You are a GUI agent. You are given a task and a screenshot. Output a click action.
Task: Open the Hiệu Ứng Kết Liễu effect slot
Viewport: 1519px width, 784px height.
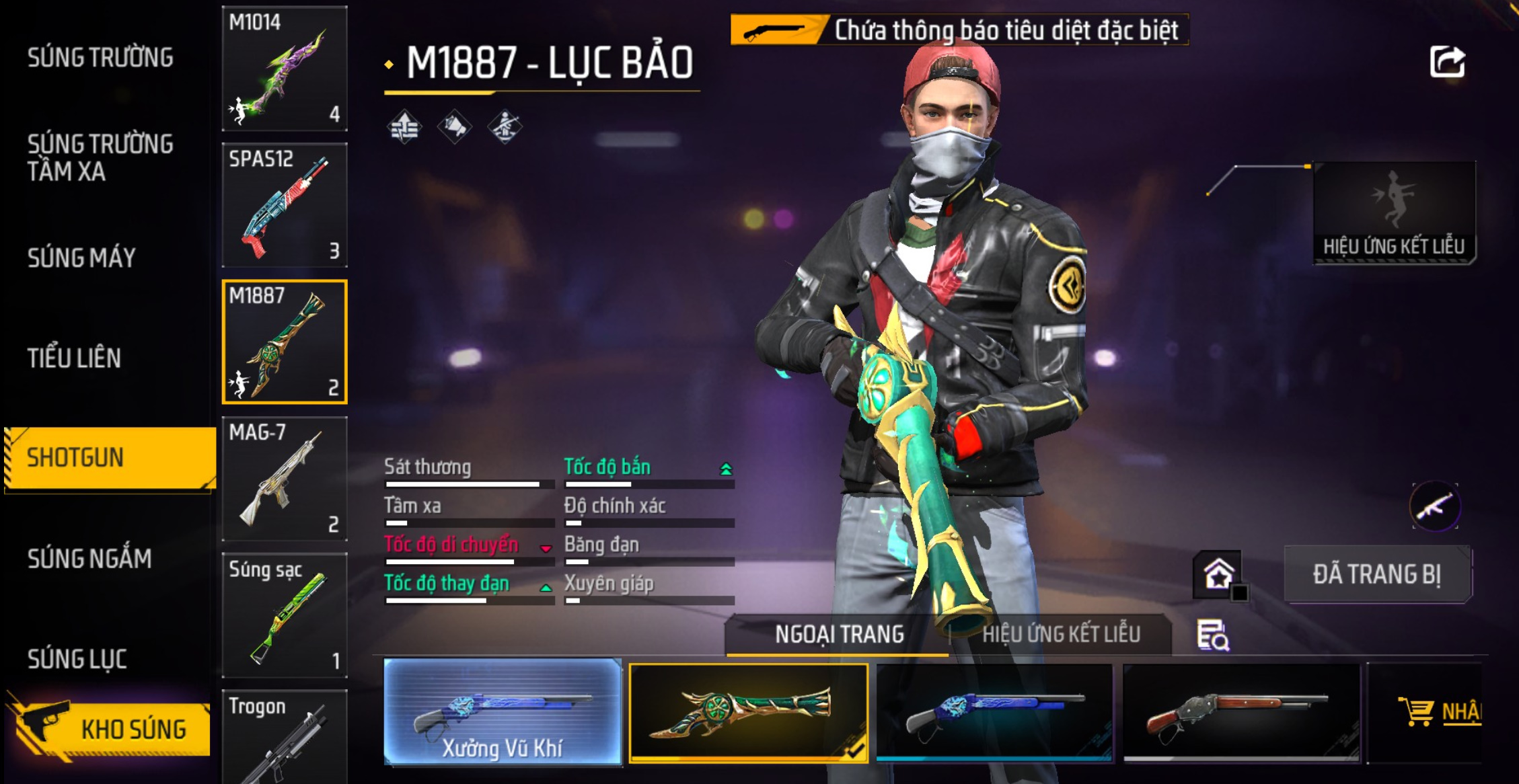pyautogui.click(x=1394, y=212)
